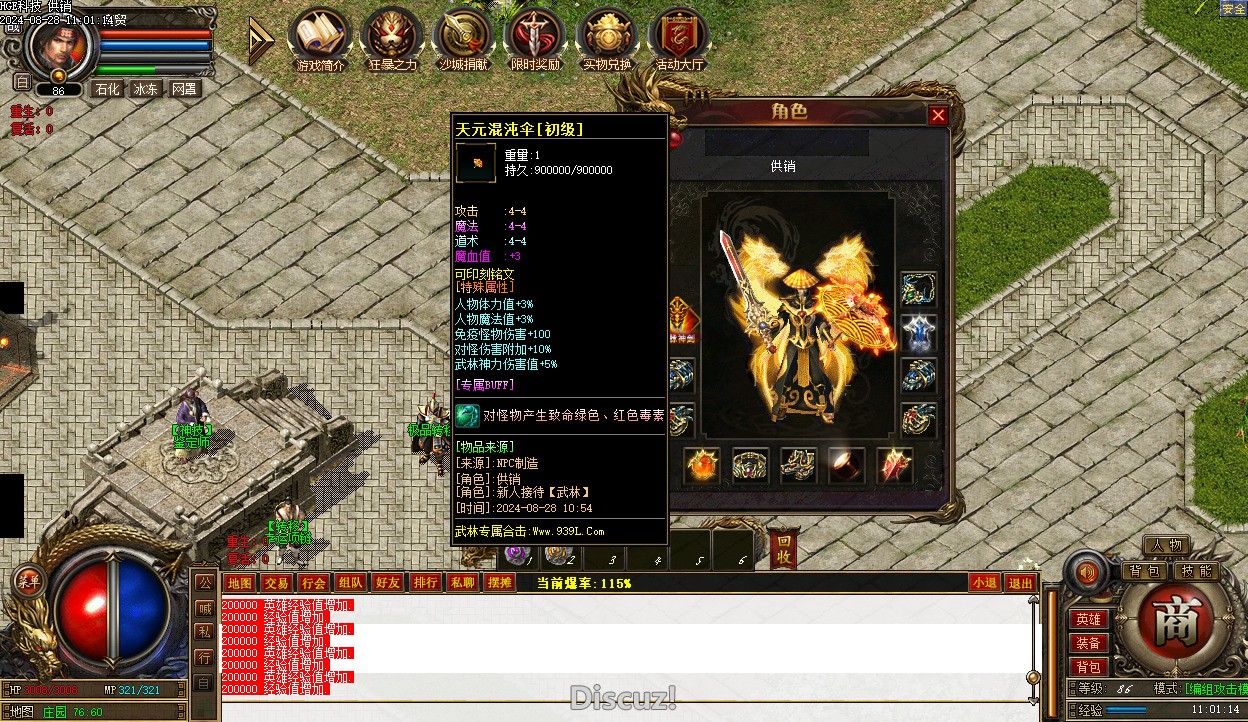Open the 技能 skills panel
Image resolution: width=1248 pixels, height=722 pixels.
1196,571
